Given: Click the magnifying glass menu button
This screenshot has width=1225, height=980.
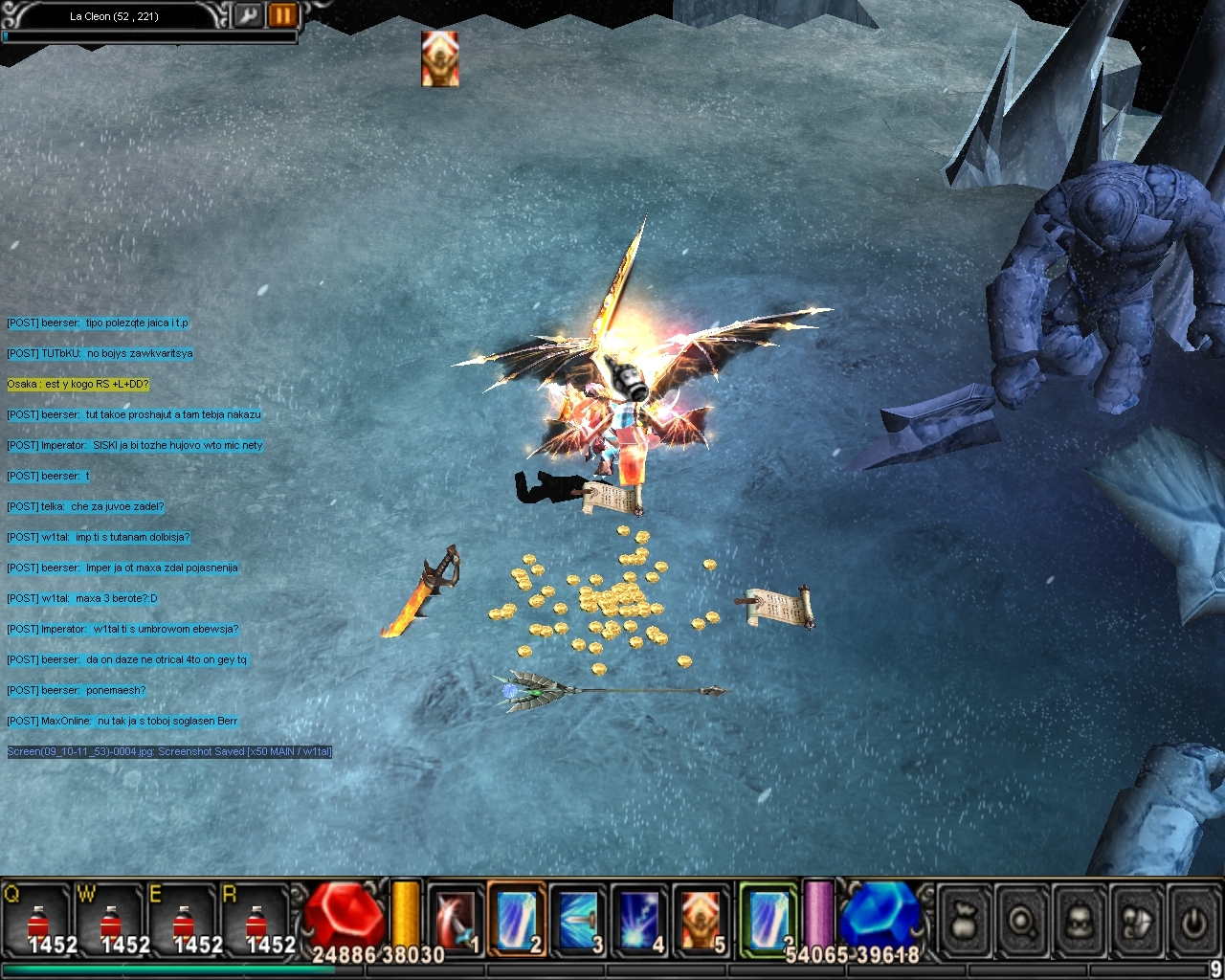Looking at the screenshot, I should click(1022, 922).
